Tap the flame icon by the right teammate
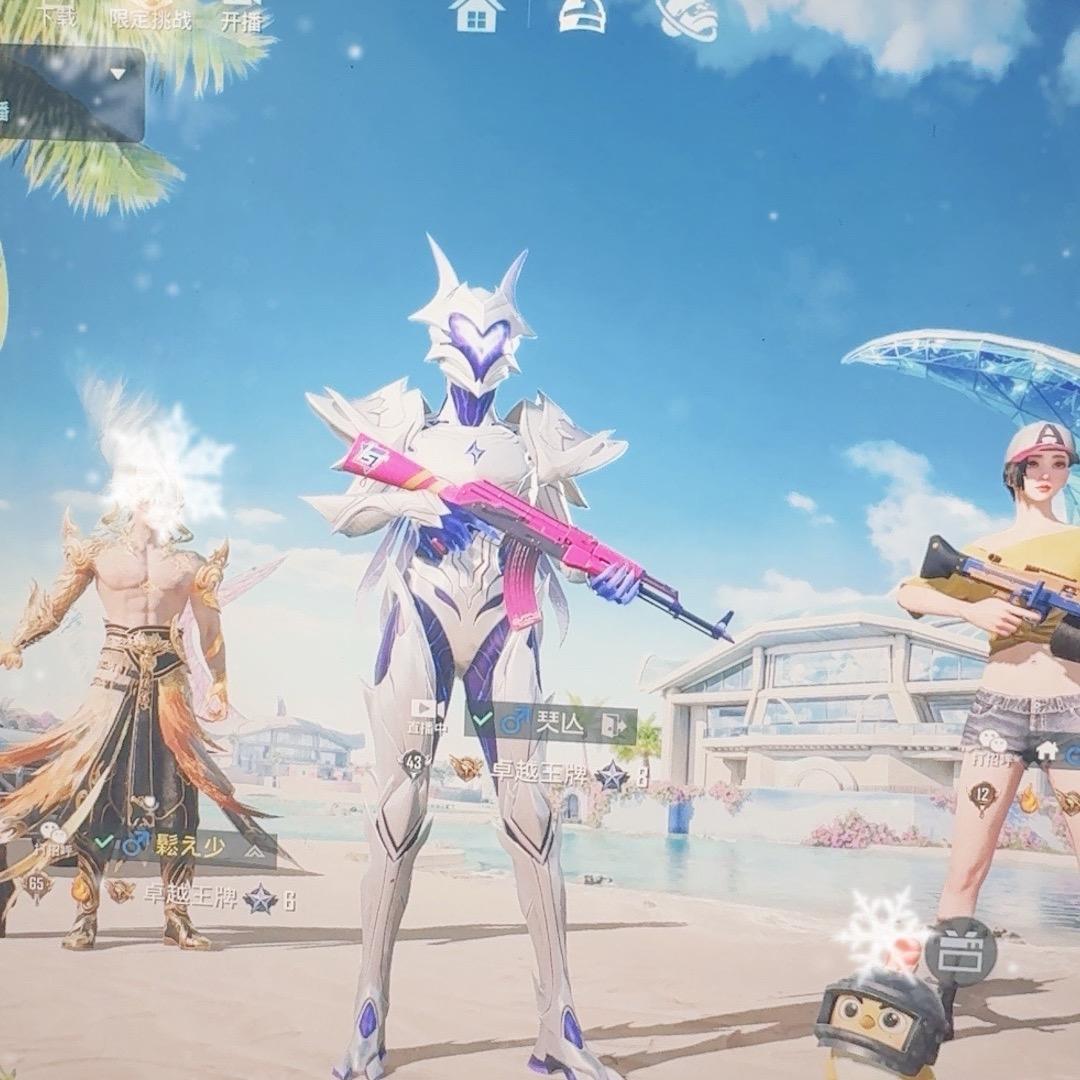This screenshot has height=1080, width=1080. click(x=1029, y=799)
